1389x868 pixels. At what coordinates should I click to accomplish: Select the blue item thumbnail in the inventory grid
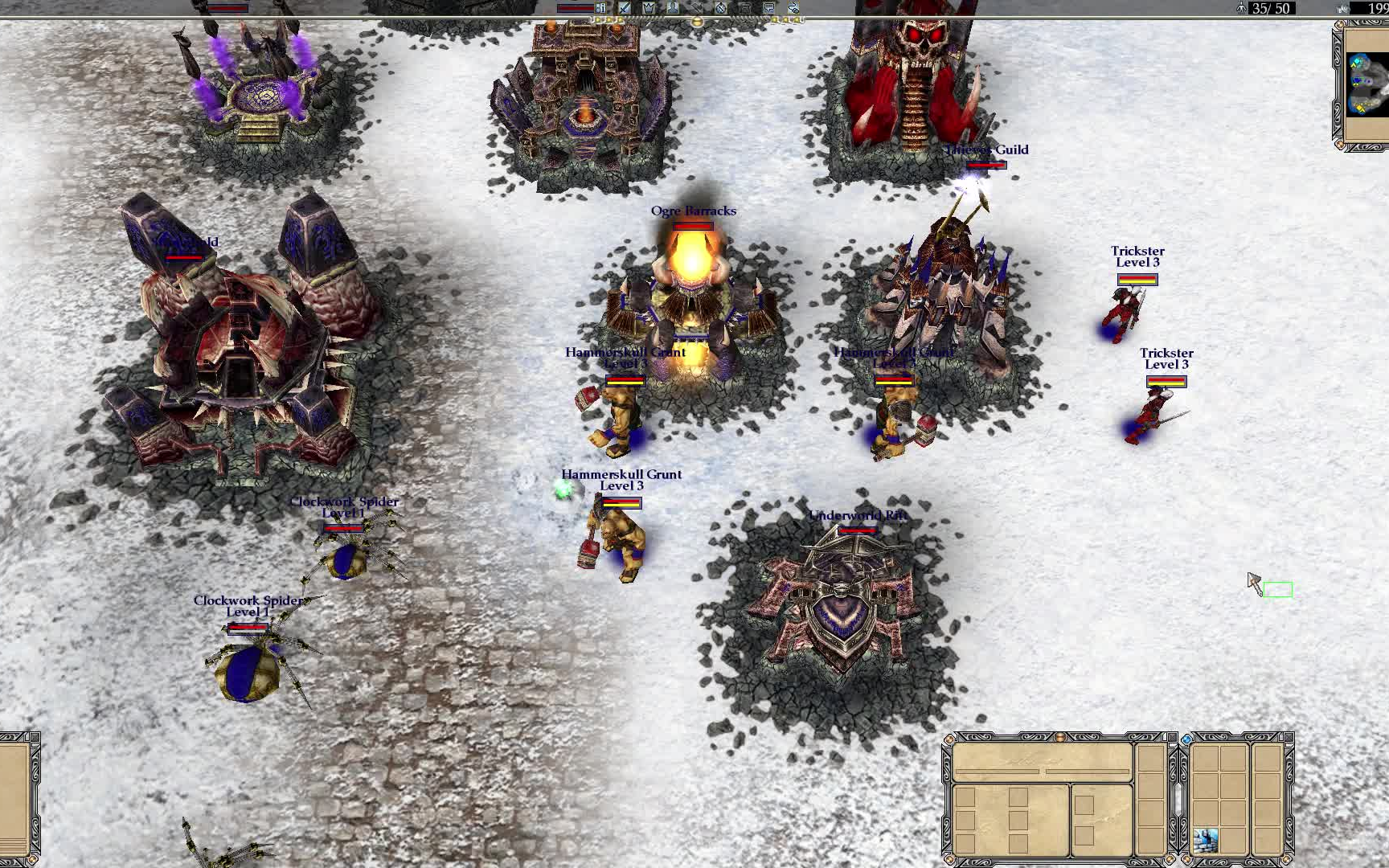tap(1206, 840)
